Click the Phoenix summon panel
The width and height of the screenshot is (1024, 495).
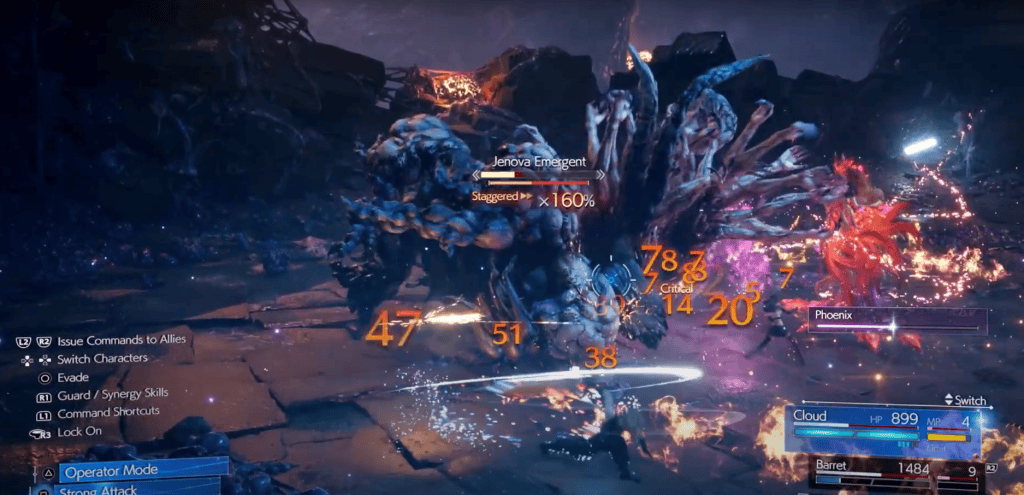(x=896, y=320)
